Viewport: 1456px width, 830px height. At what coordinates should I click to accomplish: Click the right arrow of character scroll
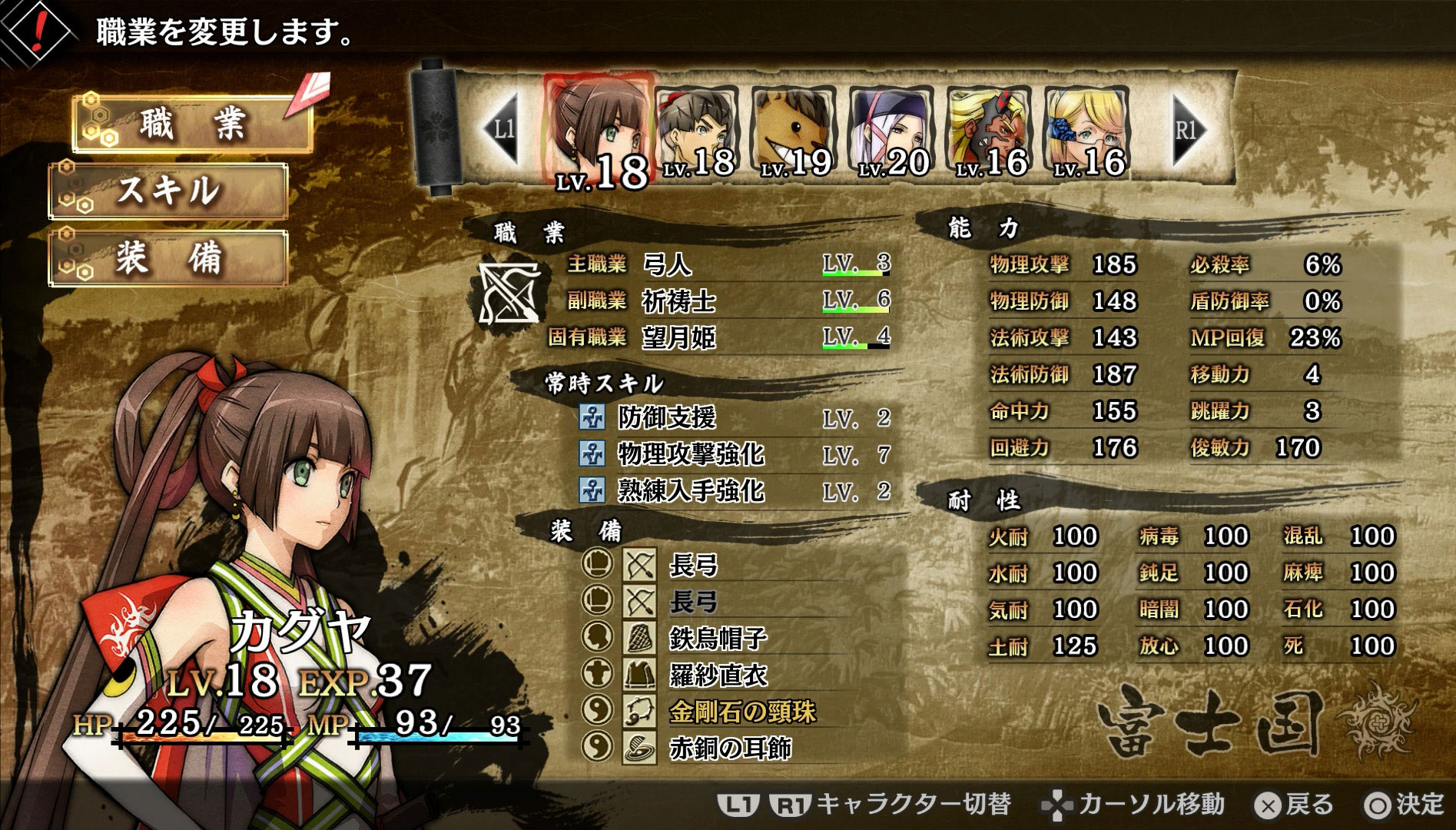click(1186, 128)
